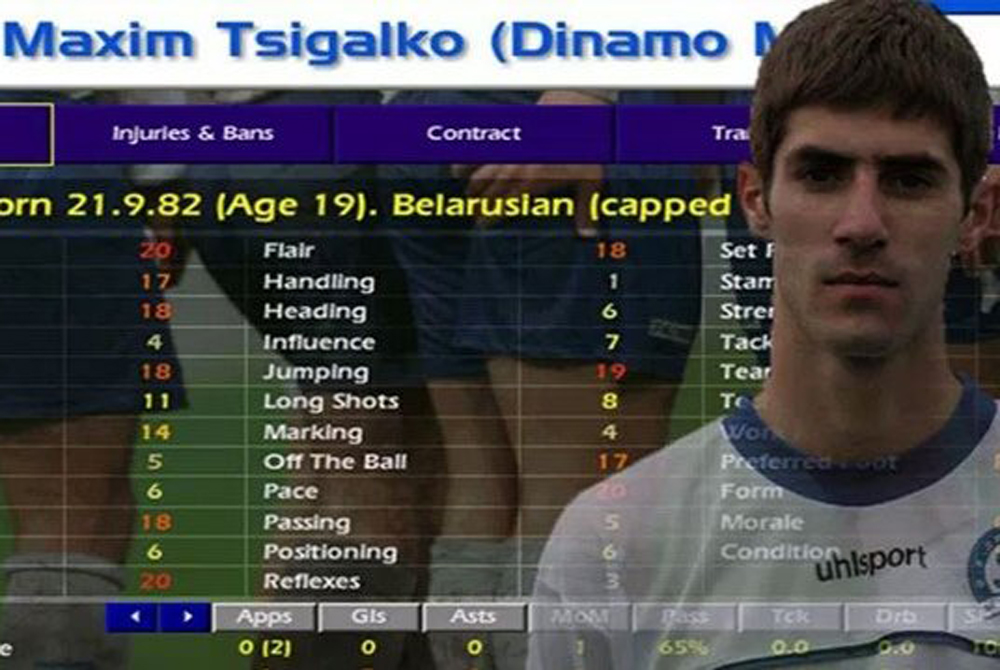Open the Injuries & Bans tab
Image resolution: width=1000 pixels, height=670 pixels.
pyautogui.click(x=192, y=134)
